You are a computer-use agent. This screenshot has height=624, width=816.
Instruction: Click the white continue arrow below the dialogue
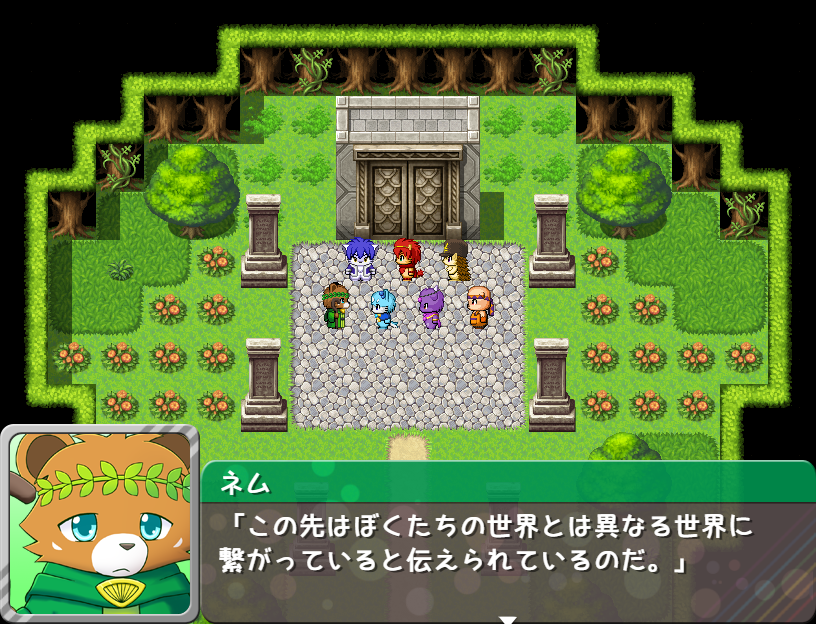pyautogui.click(x=508, y=619)
